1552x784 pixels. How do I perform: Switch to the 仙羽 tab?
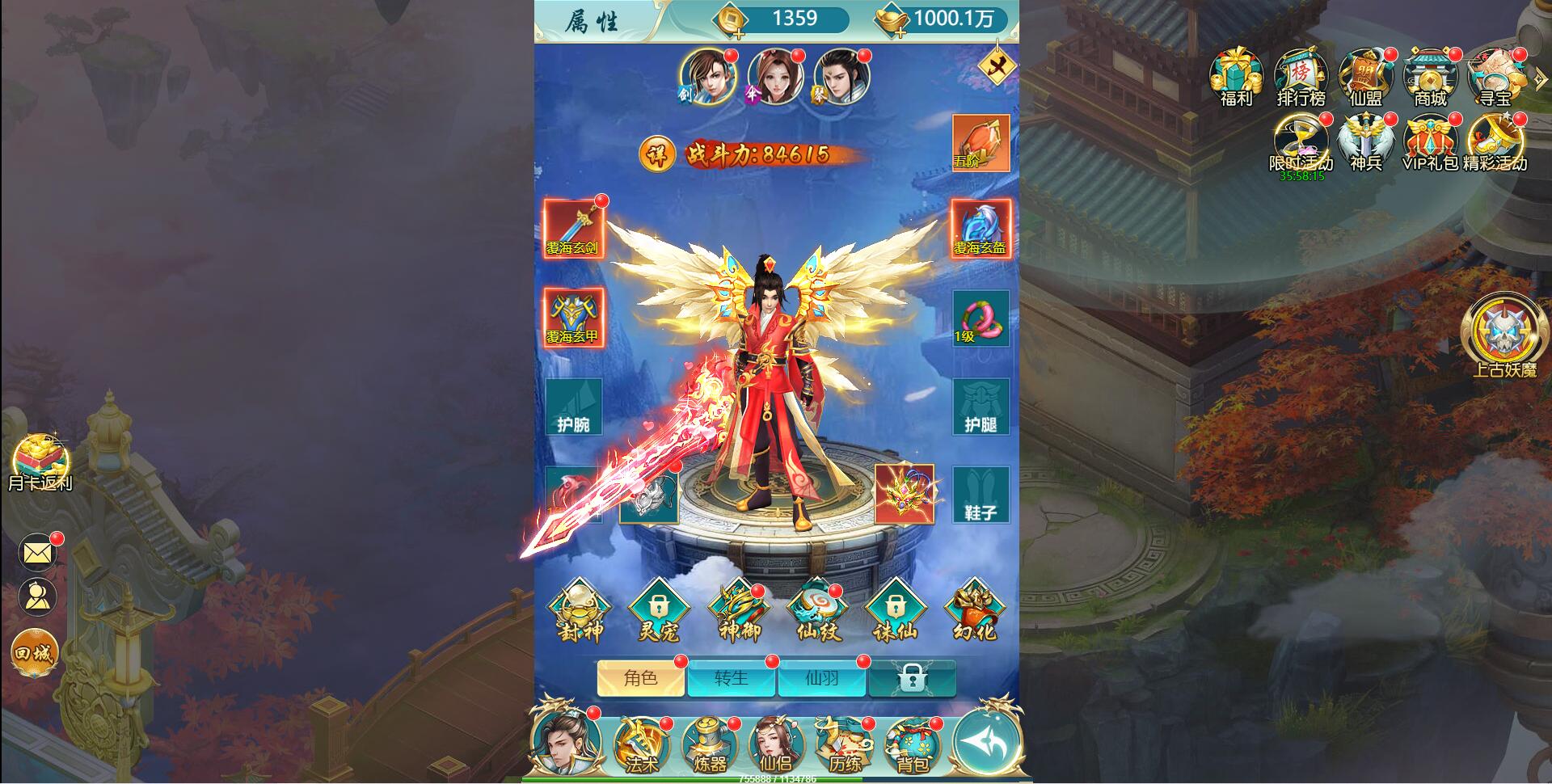coord(822,680)
